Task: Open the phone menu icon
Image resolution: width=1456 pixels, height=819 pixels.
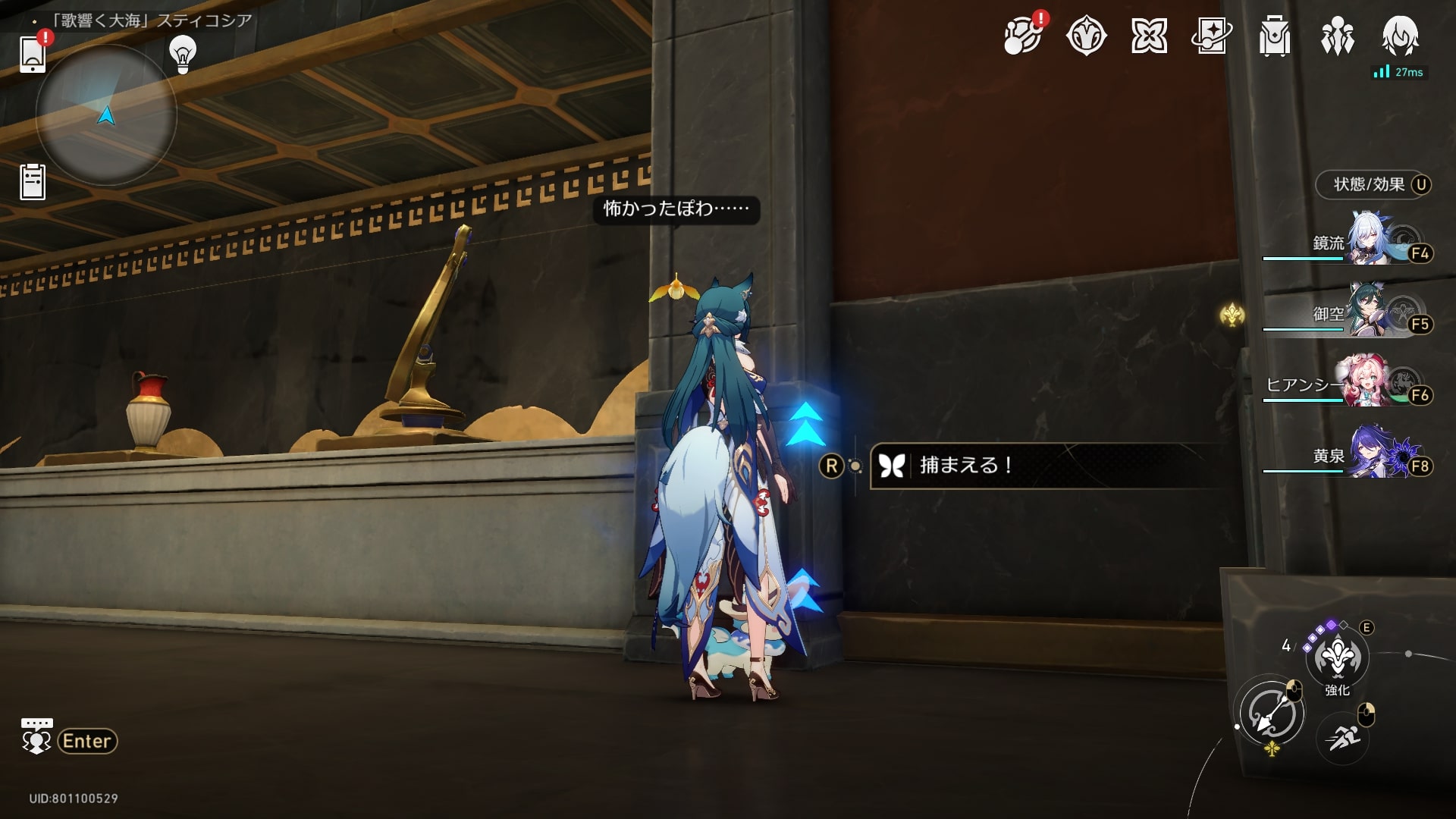Action: click(x=33, y=53)
